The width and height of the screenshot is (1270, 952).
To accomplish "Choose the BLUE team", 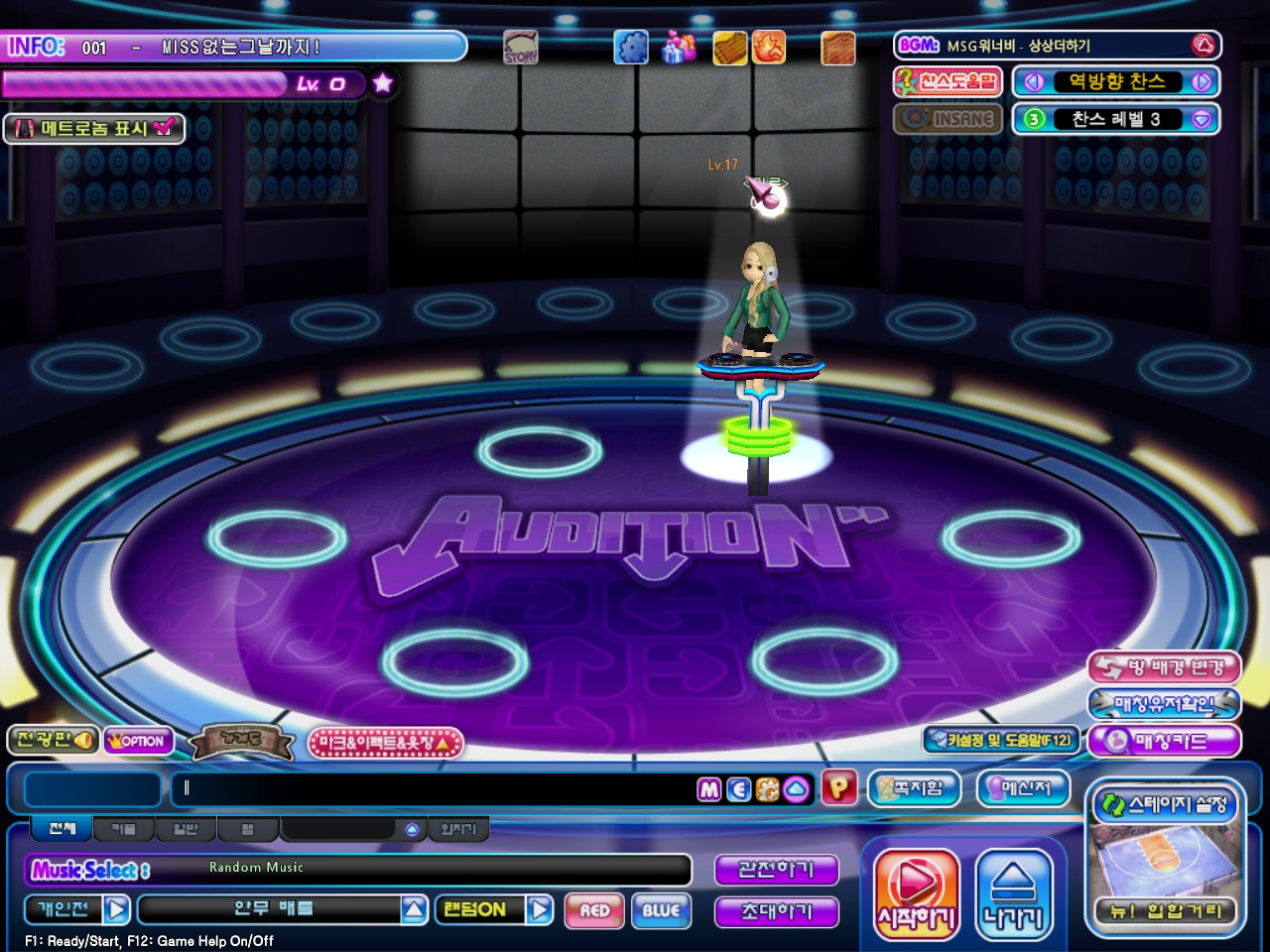I will [661, 910].
